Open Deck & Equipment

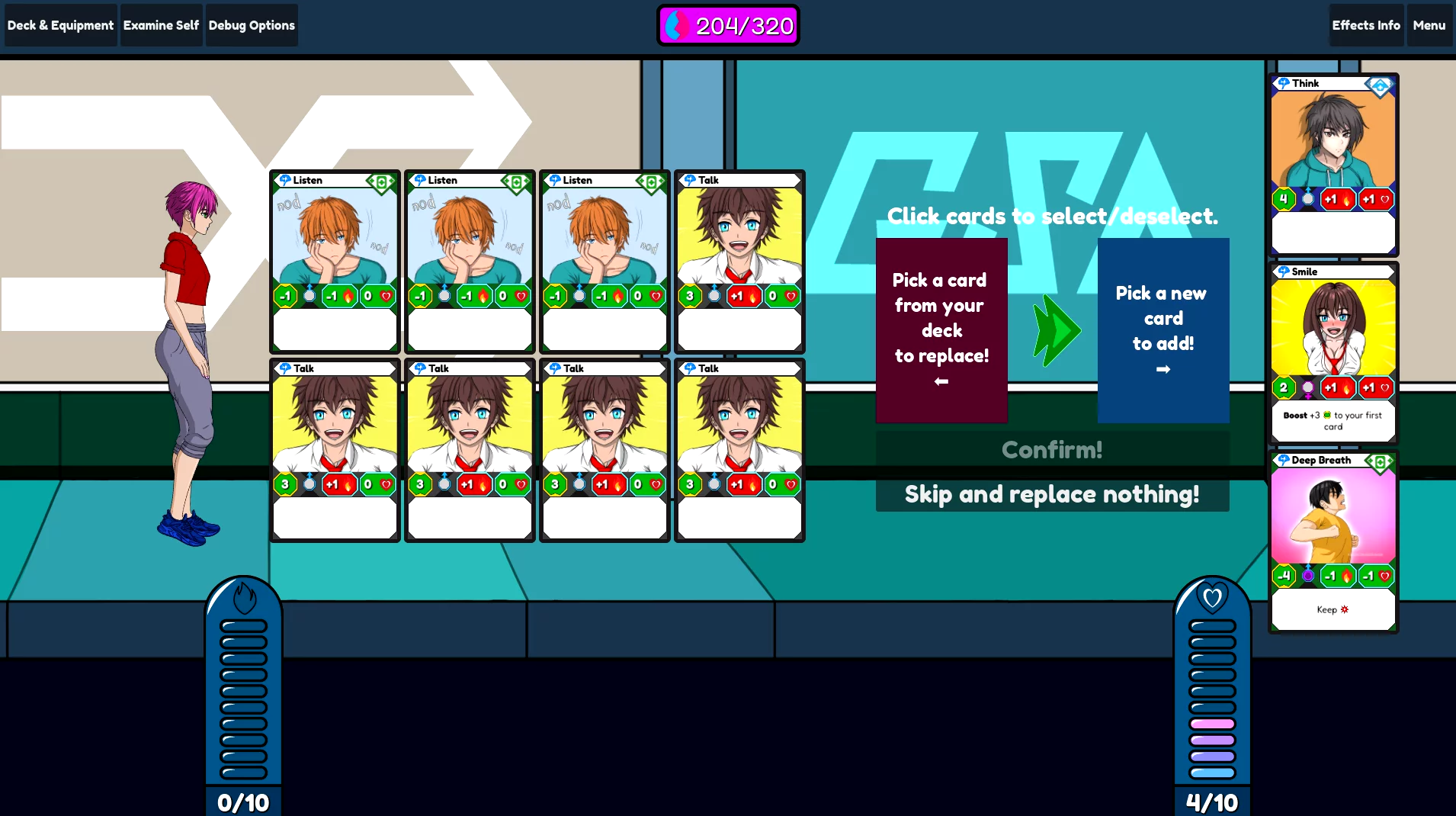[59, 24]
